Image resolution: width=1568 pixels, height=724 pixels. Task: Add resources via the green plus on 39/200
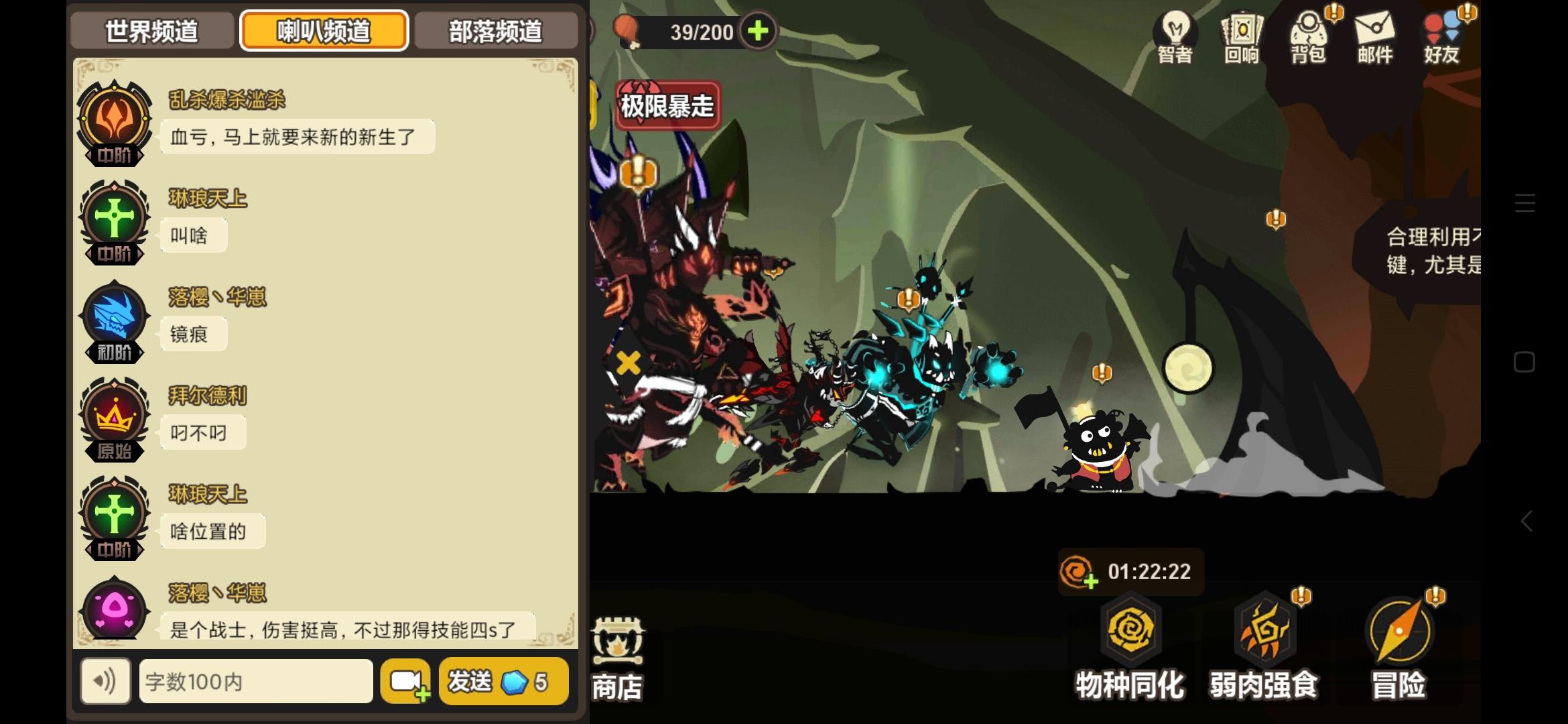759,31
